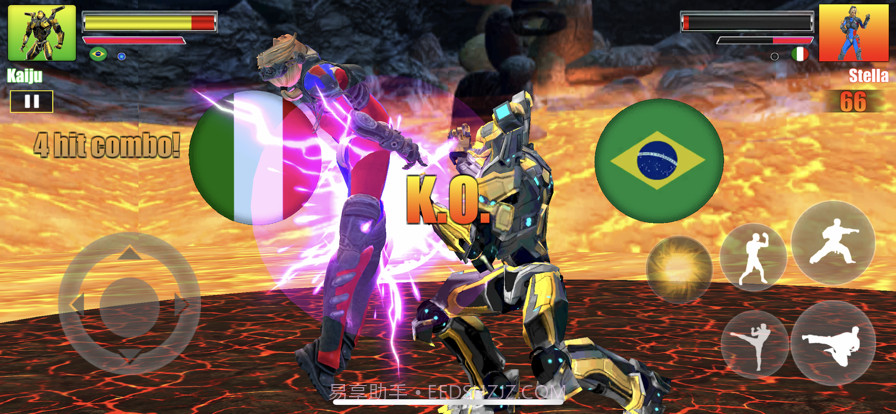The width and height of the screenshot is (896, 414).
Task: Perform the standing high kick attack
Action: click(x=754, y=342)
